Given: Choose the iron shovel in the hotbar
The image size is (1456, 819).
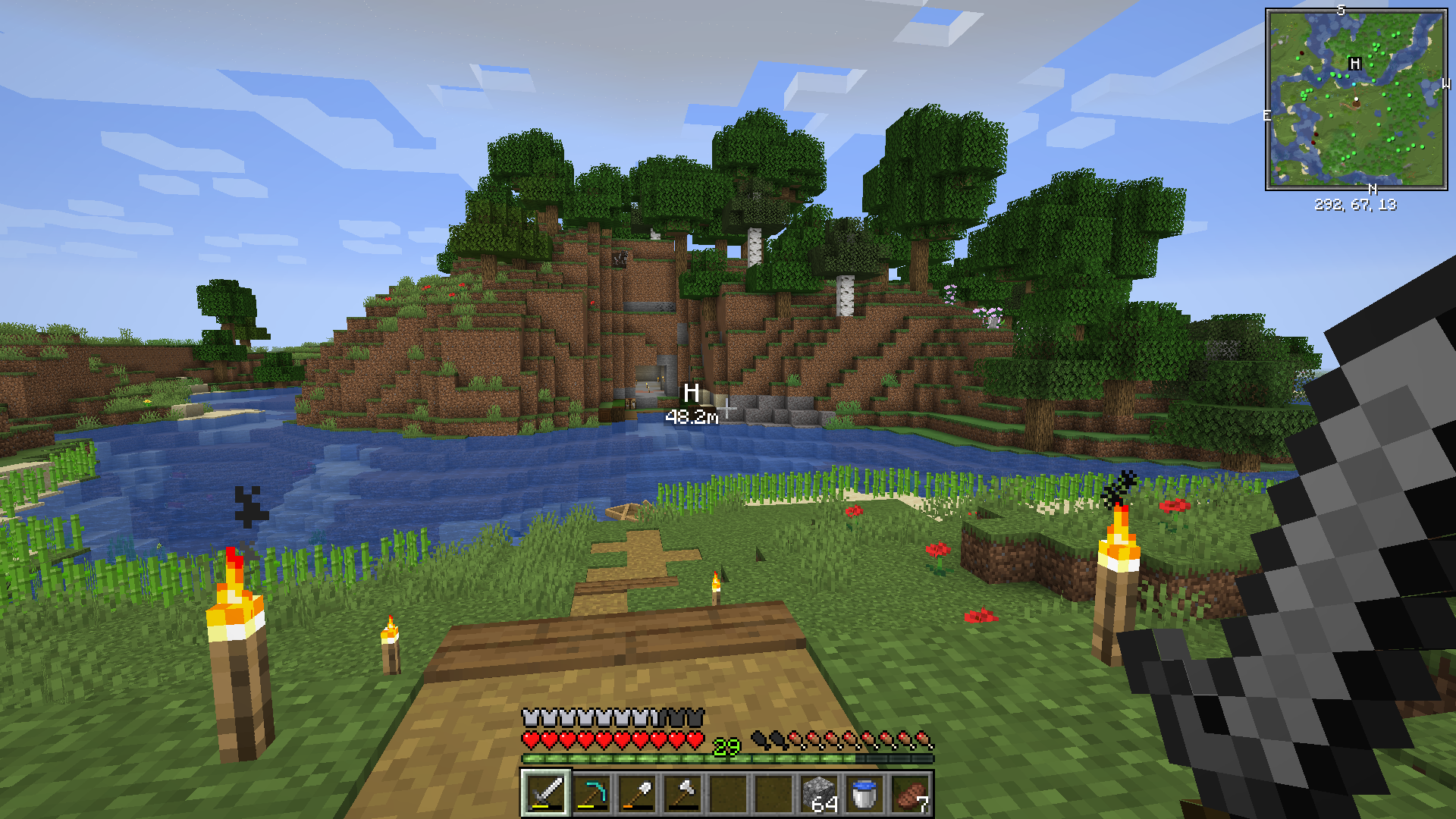Looking at the screenshot, I should click(637, 793).
